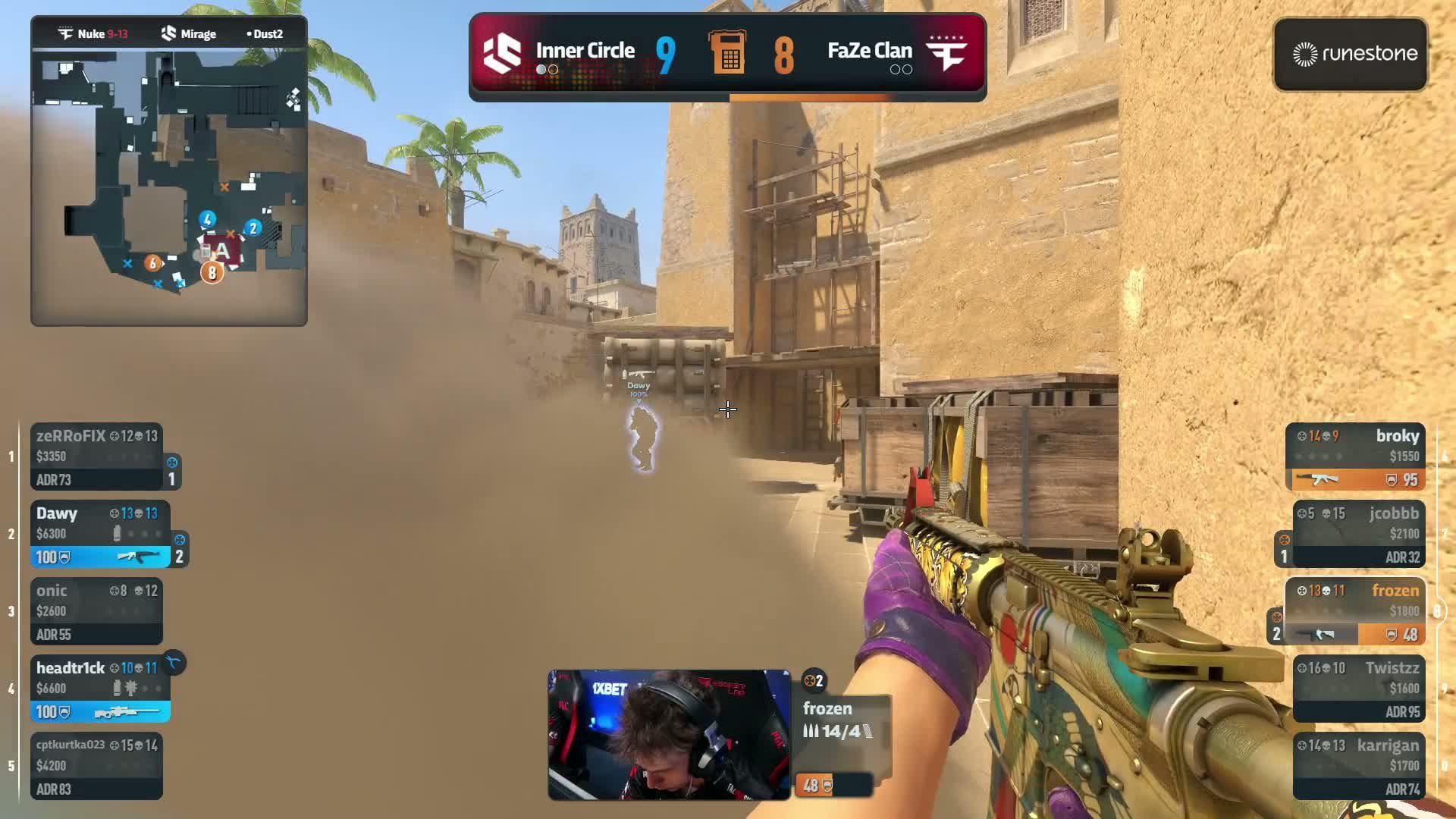Pick cptkurtka023's player card

pyautogui.click(x=96, y=766)
